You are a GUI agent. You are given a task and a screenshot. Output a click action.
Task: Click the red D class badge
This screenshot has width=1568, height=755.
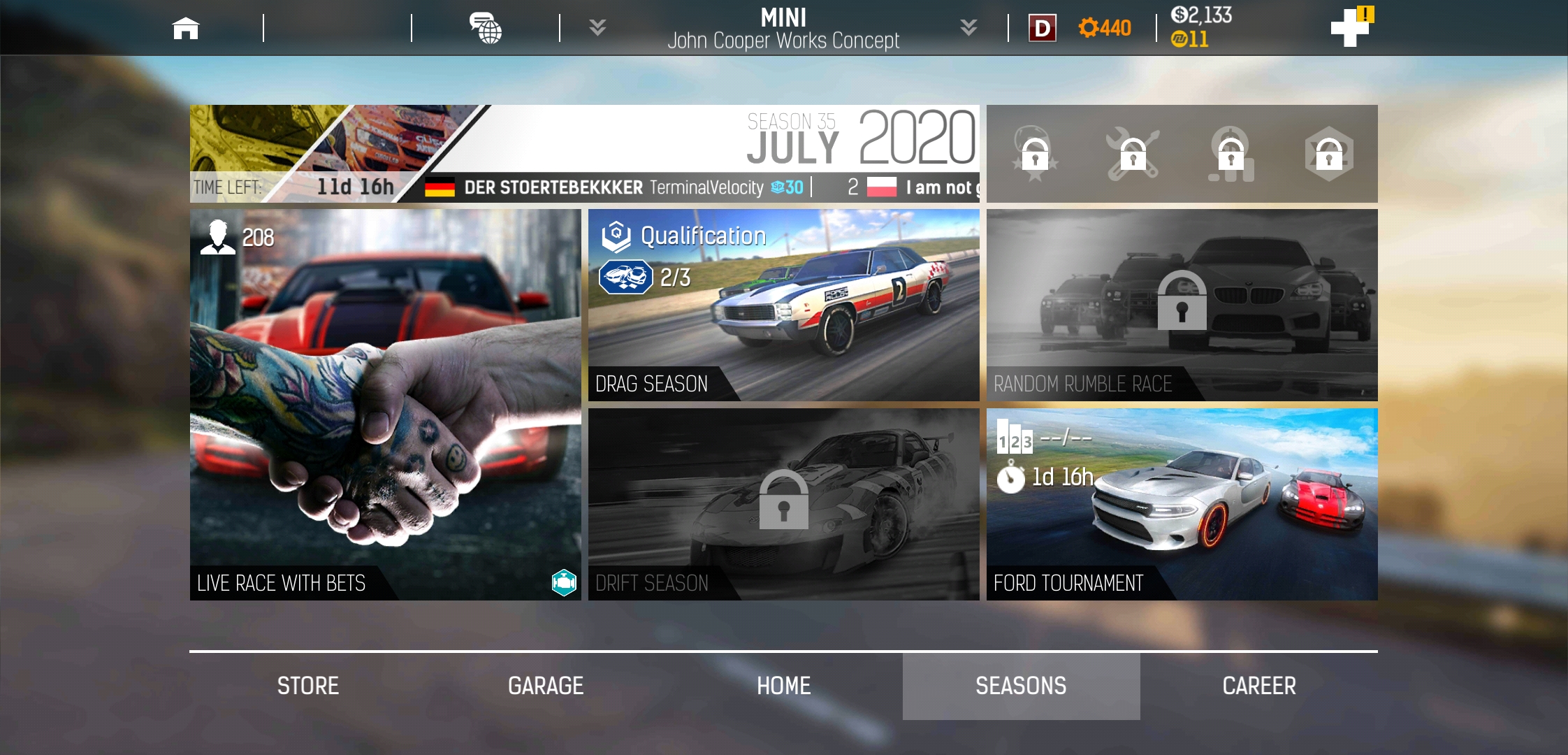[x=1042, y=28]
